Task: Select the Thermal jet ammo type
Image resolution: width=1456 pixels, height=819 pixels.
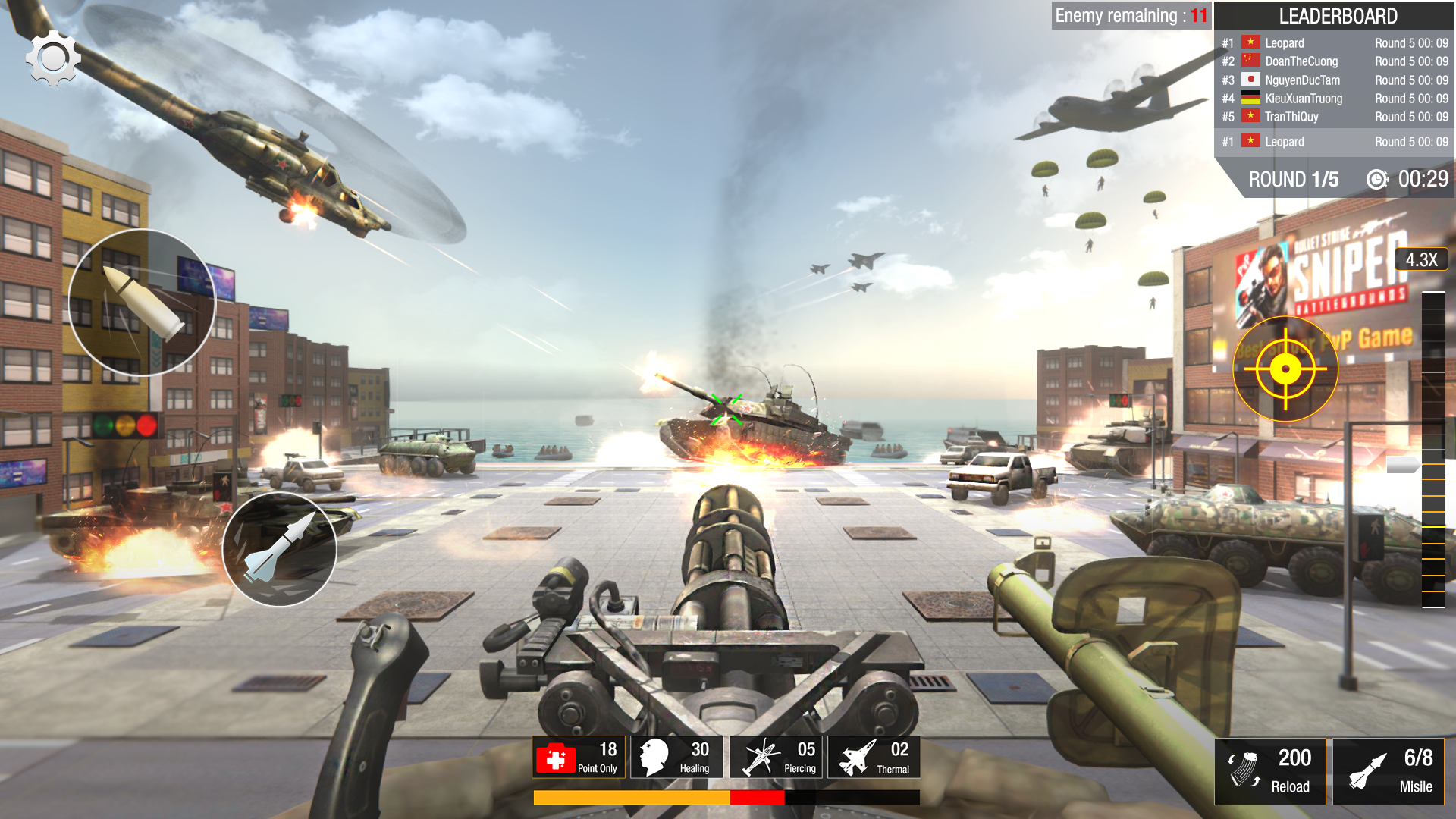Action: (873, 756)
